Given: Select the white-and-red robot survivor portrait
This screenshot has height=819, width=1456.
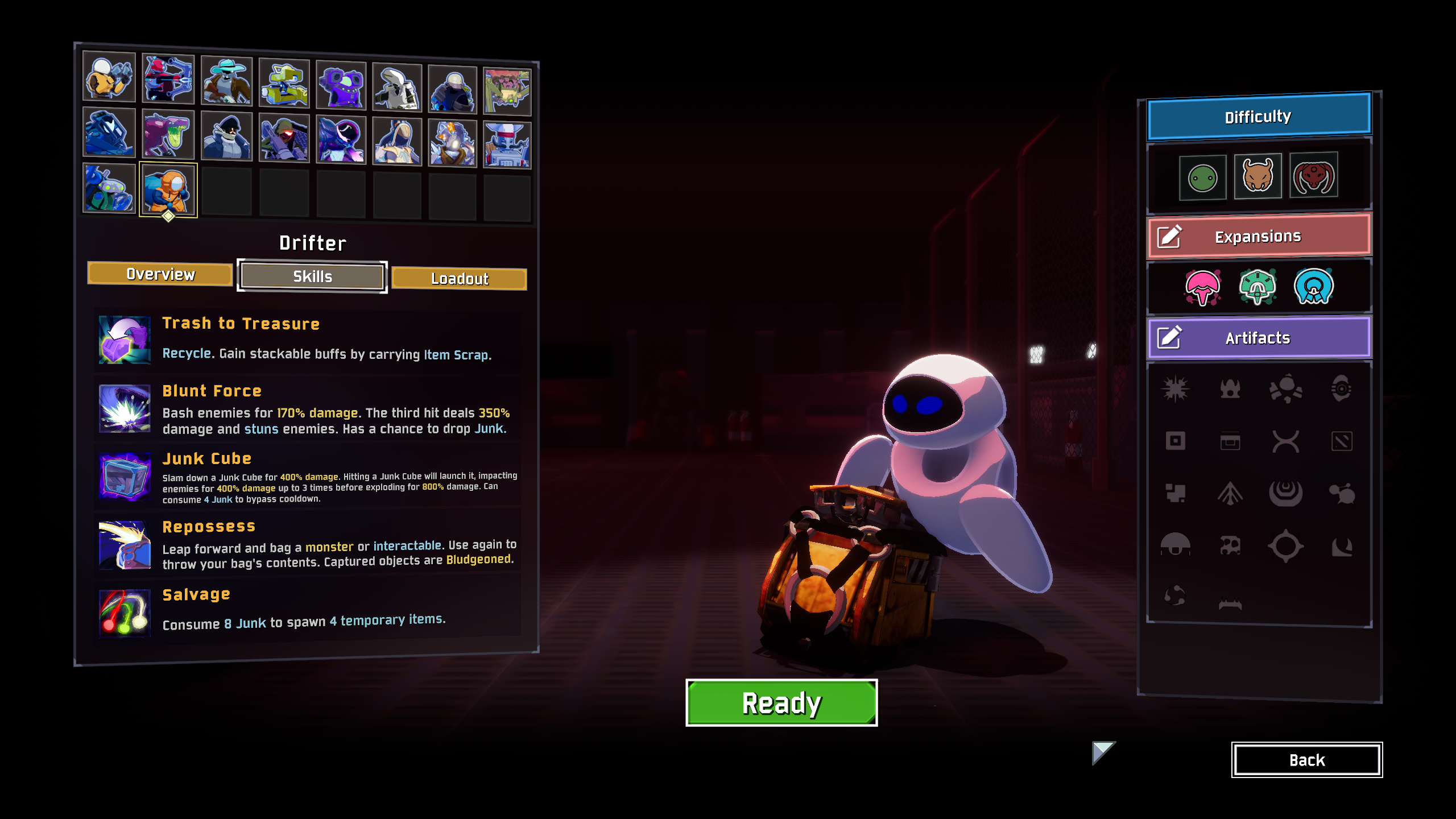Looking at the screenshot, I should point(507,145).
